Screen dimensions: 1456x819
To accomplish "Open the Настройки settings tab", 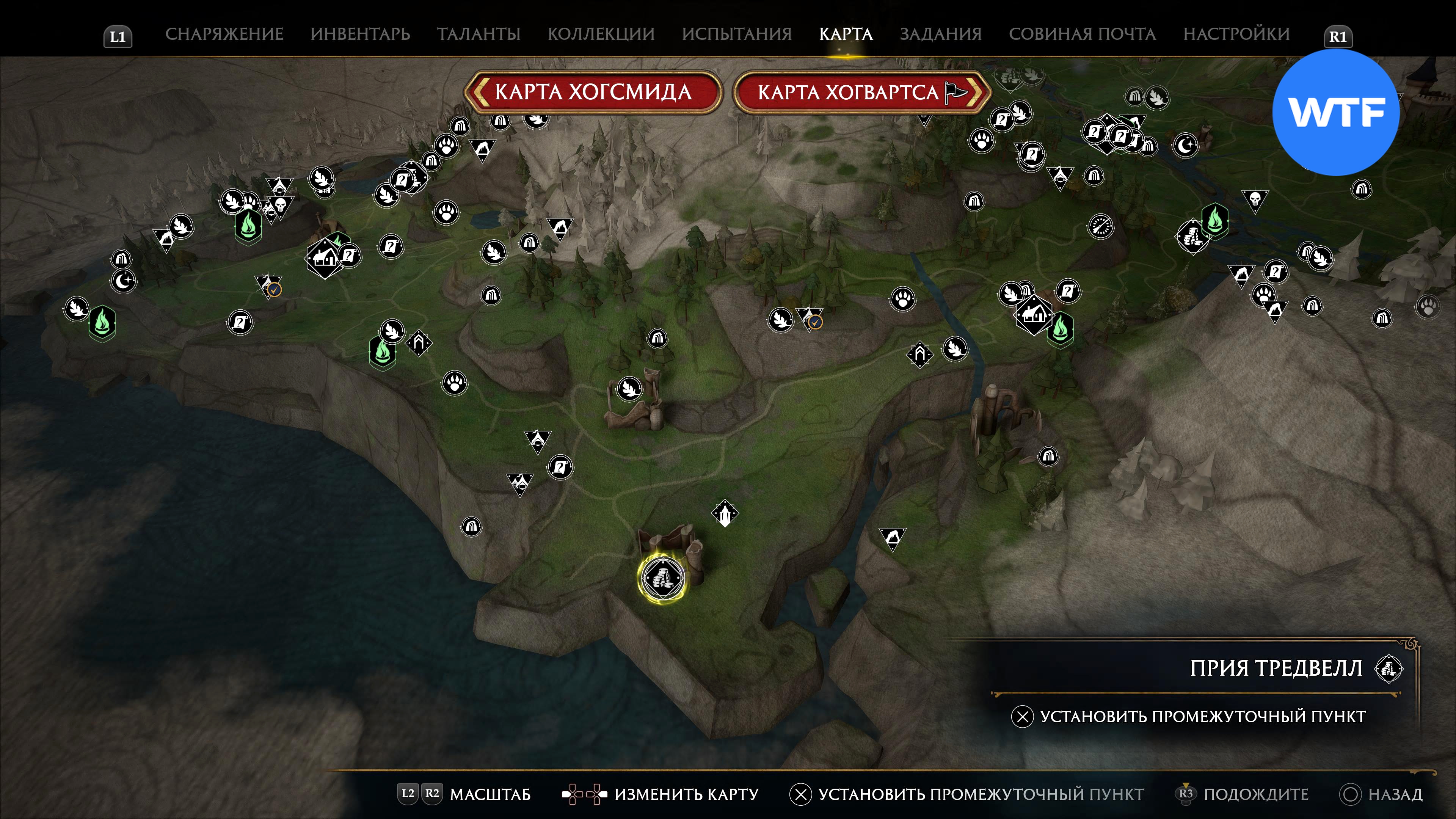I will [x=1236, y=34].
